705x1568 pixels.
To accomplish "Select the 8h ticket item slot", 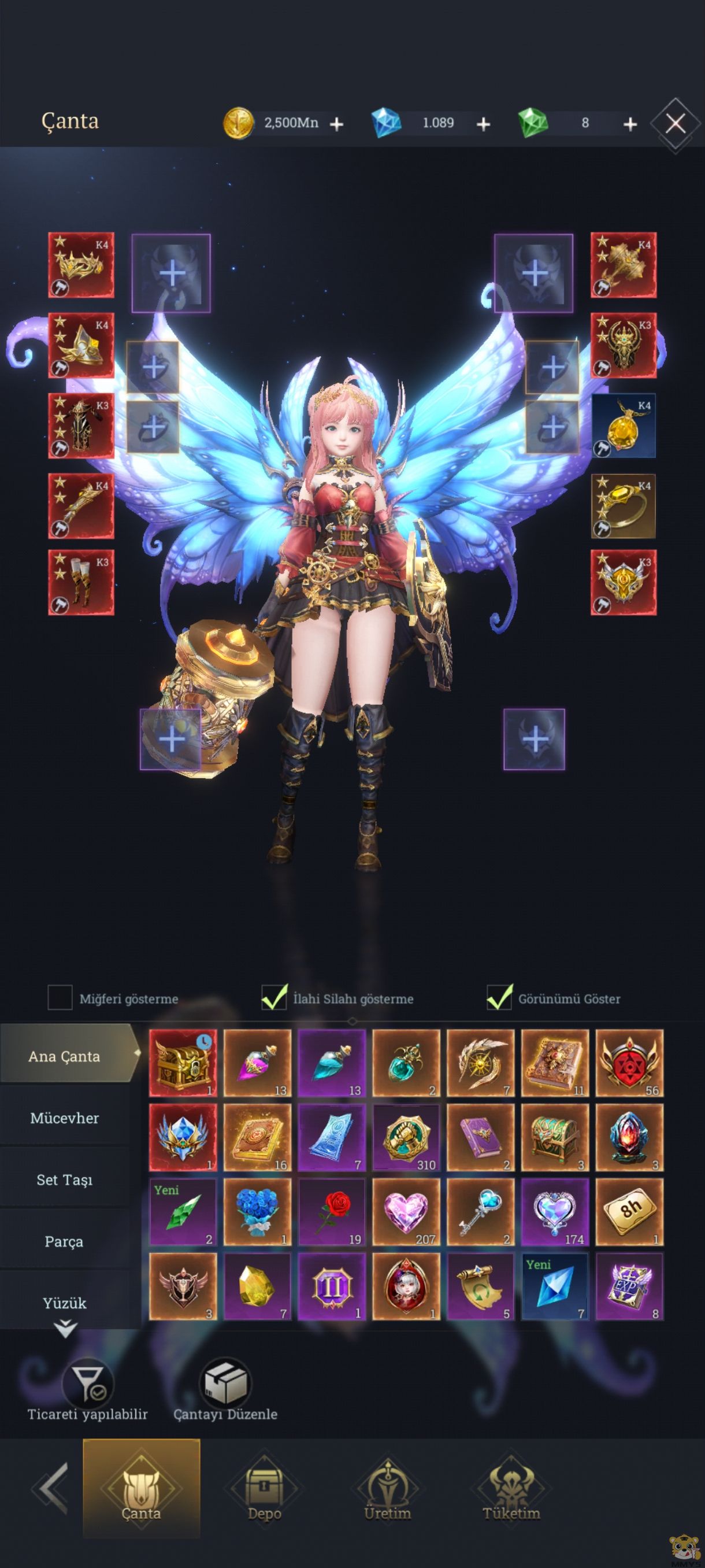I will pyautogui.click(x=629, y=1212).
